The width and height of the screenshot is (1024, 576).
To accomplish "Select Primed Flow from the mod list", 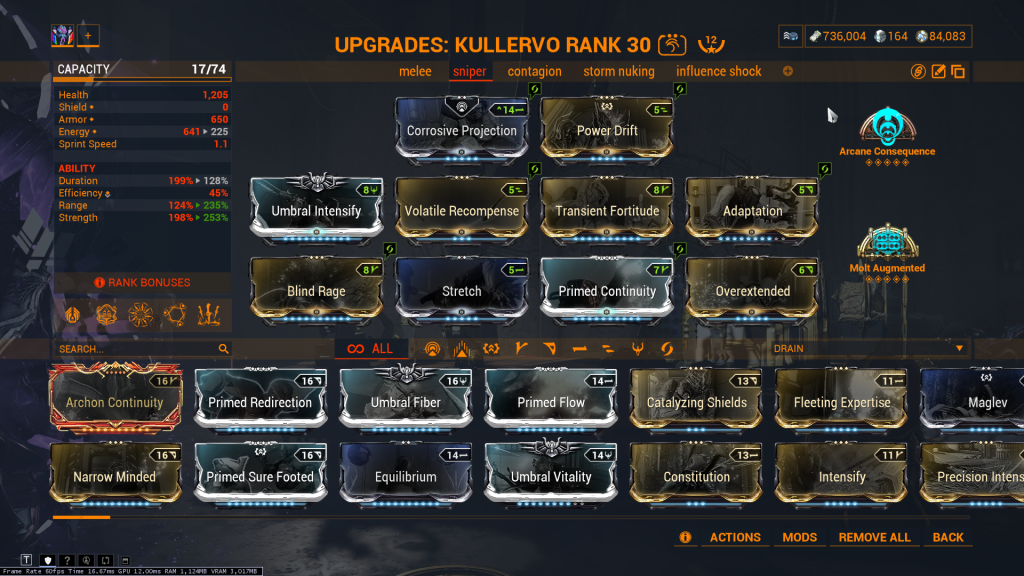I will (551, 402).
